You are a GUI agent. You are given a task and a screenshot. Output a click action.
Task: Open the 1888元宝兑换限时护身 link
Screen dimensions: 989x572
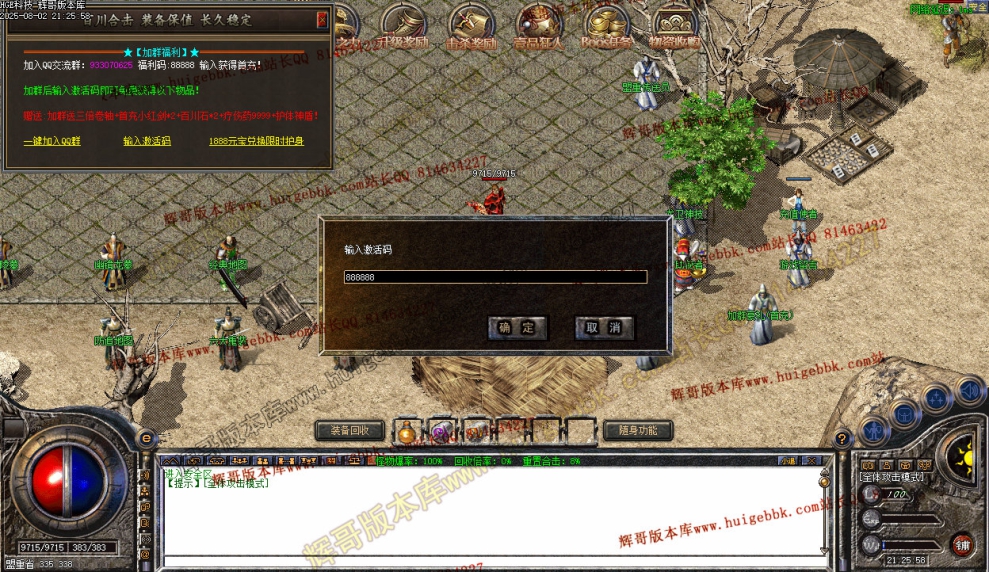click(256, 141)
